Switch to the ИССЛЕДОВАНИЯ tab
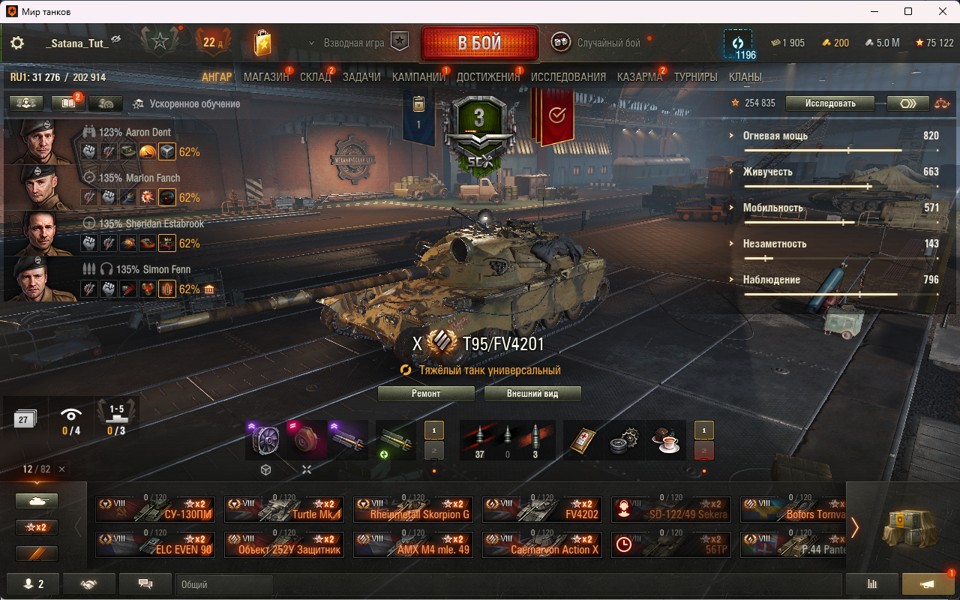The image size is (960, 600). [x=568, y=77]
